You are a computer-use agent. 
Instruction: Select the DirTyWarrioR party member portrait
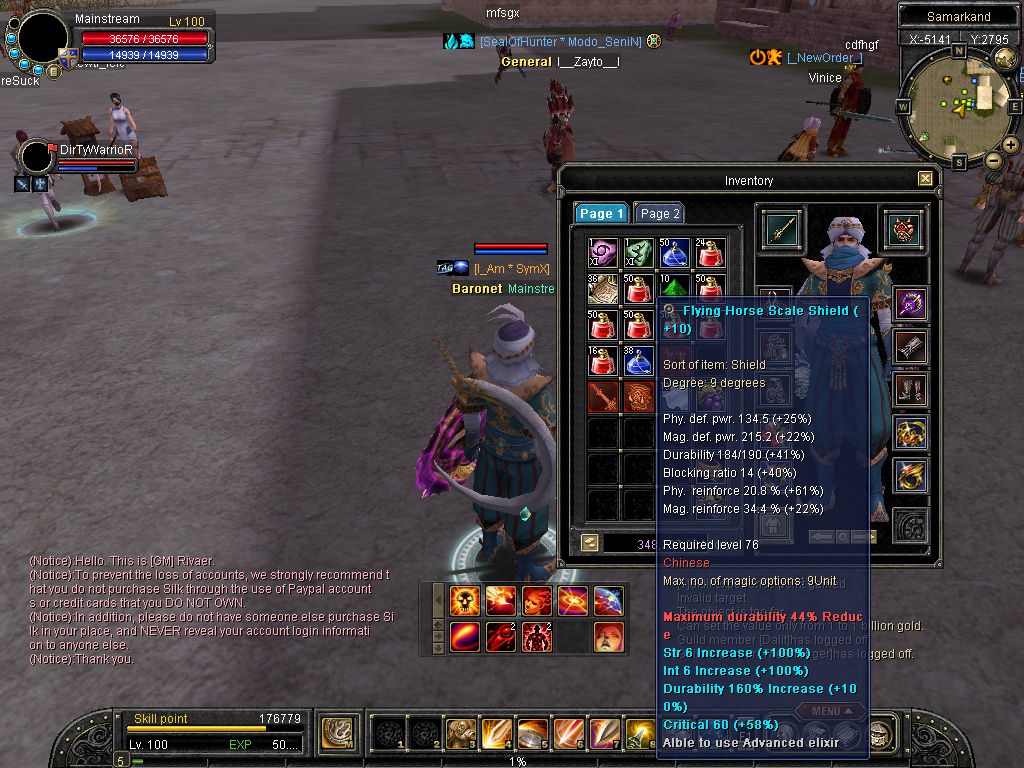tap(37, 156)
